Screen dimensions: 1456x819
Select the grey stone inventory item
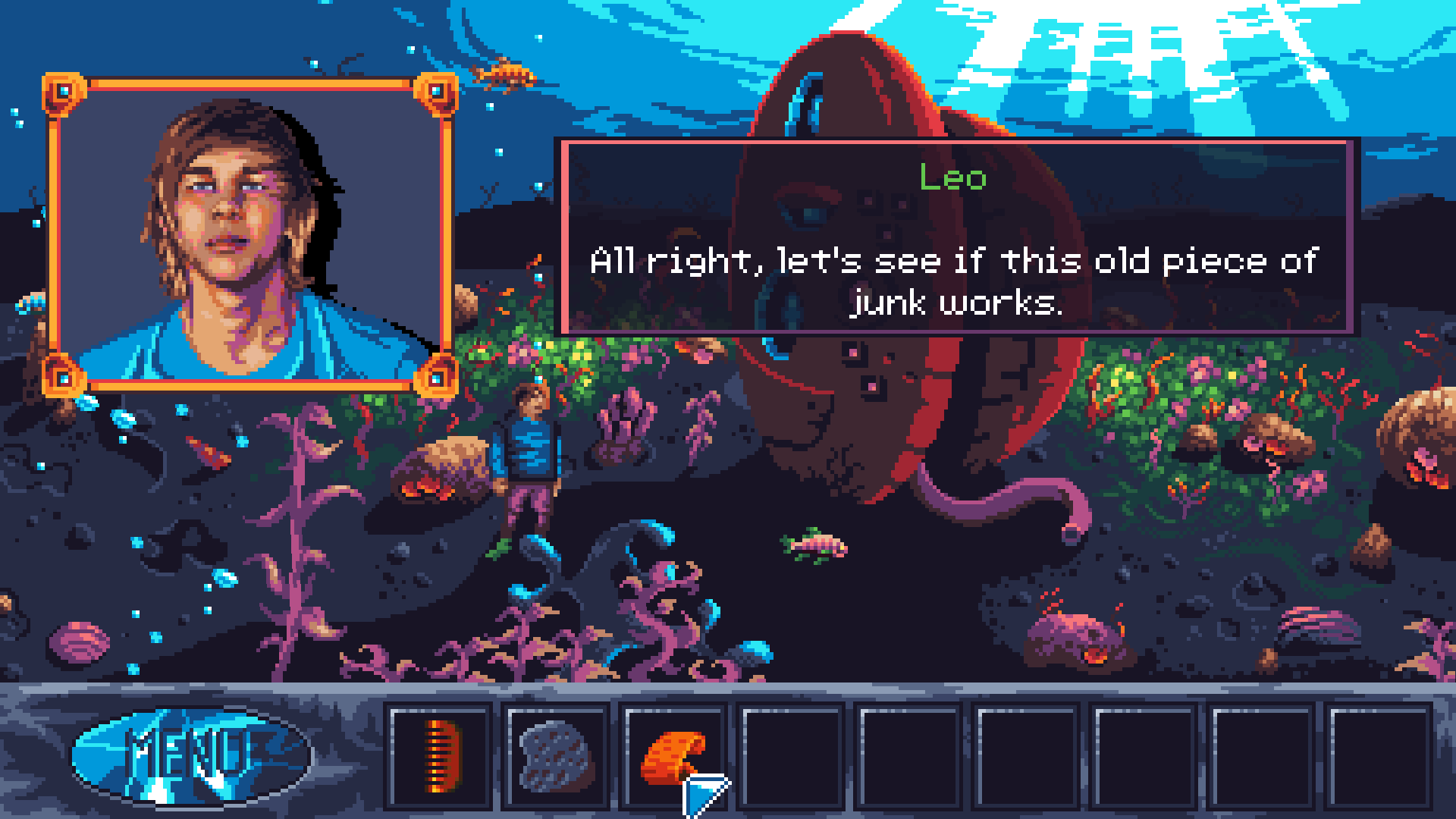tap(556, 758)
